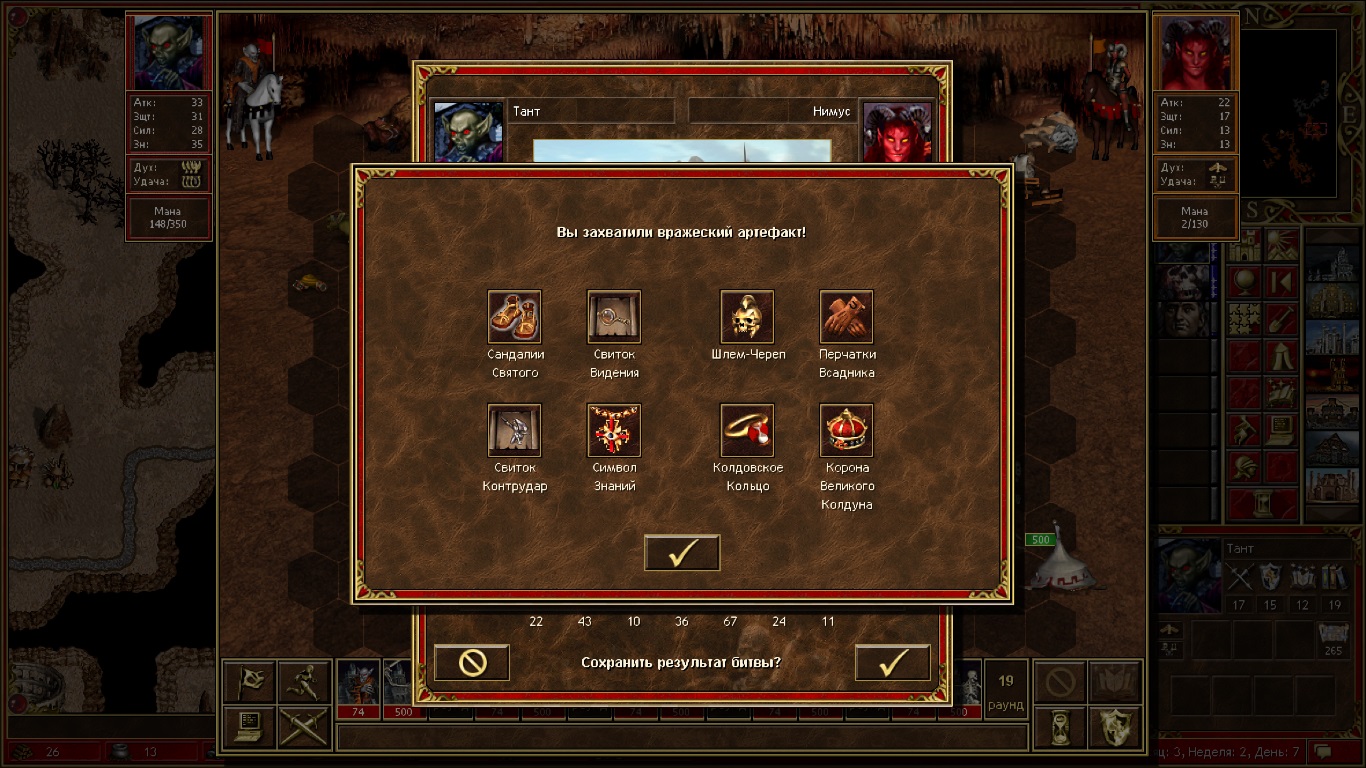Confirm the captured artifacts dialog

point(682,553)
